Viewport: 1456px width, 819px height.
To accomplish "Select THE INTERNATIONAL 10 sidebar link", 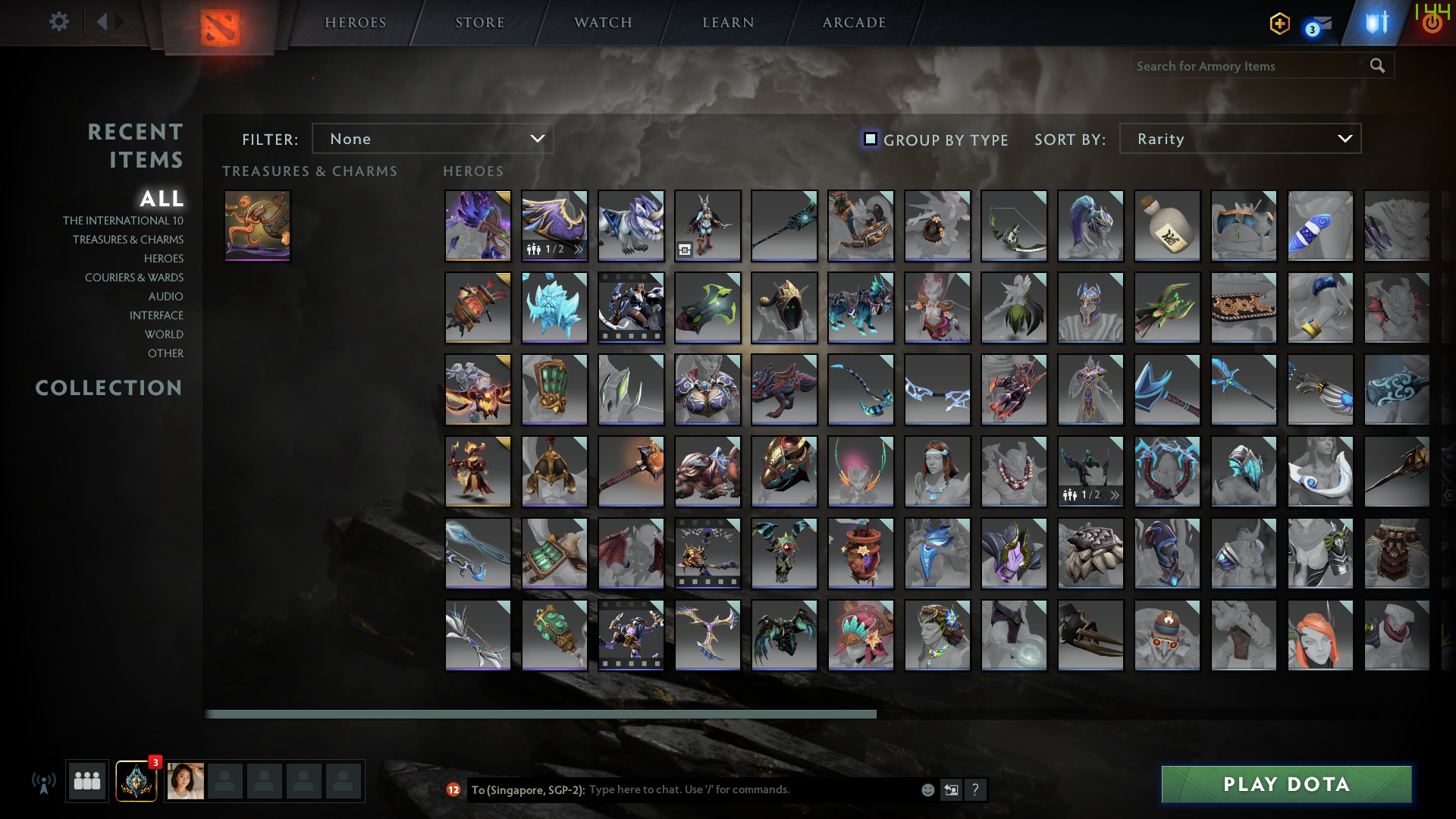I will [124, 220].
